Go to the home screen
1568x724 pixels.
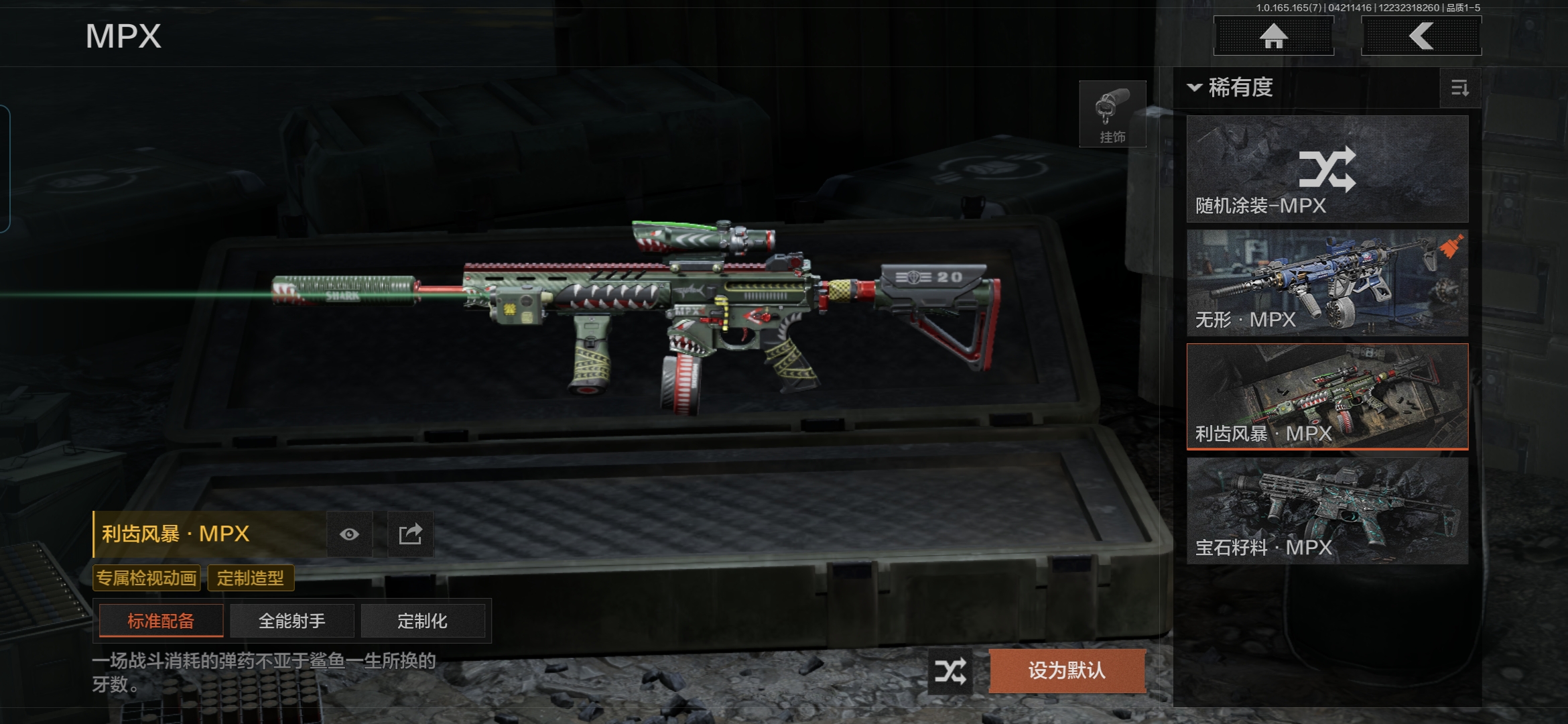[1273, 36]
